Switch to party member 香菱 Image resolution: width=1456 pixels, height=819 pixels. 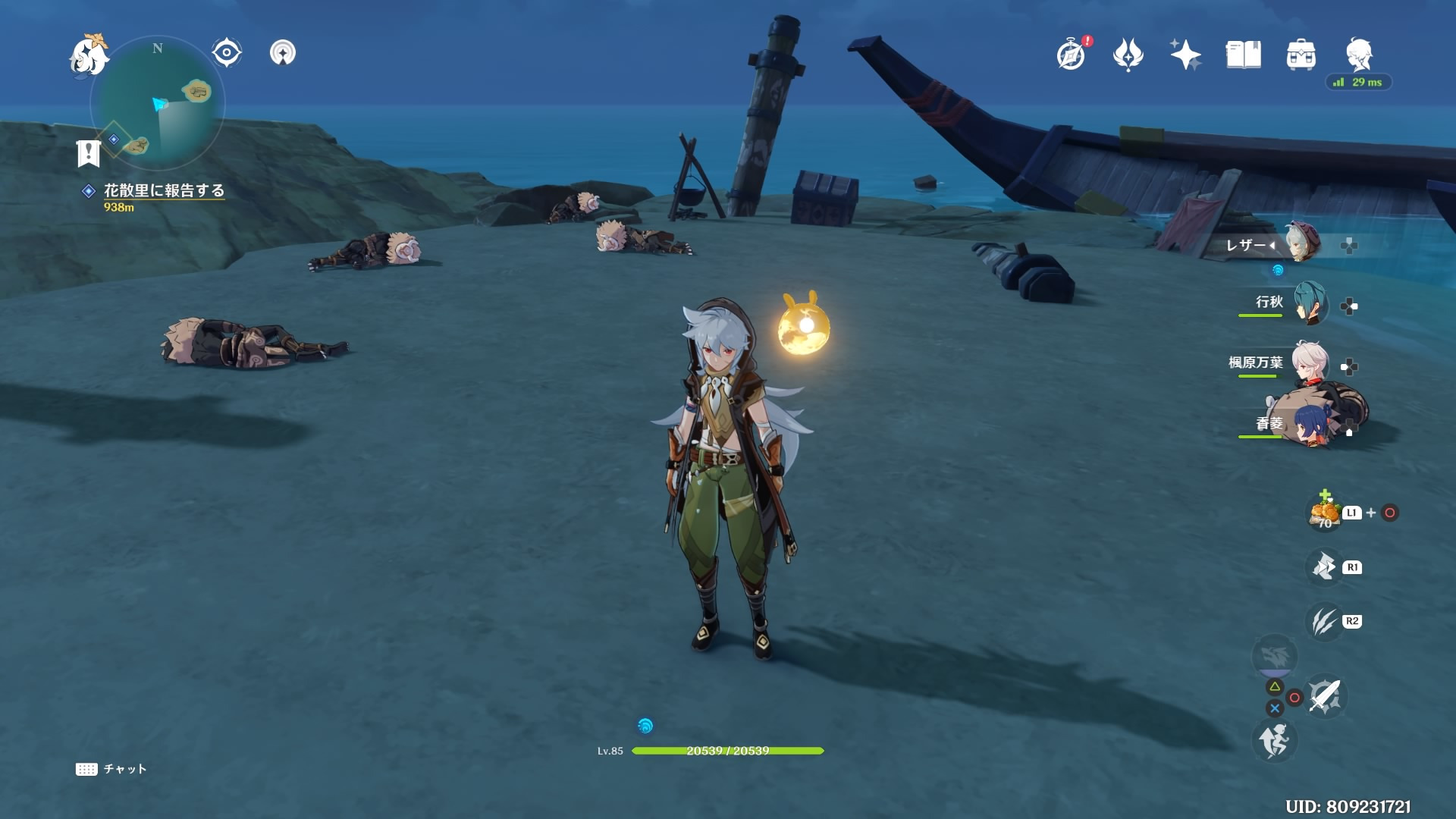(1310, 425)
